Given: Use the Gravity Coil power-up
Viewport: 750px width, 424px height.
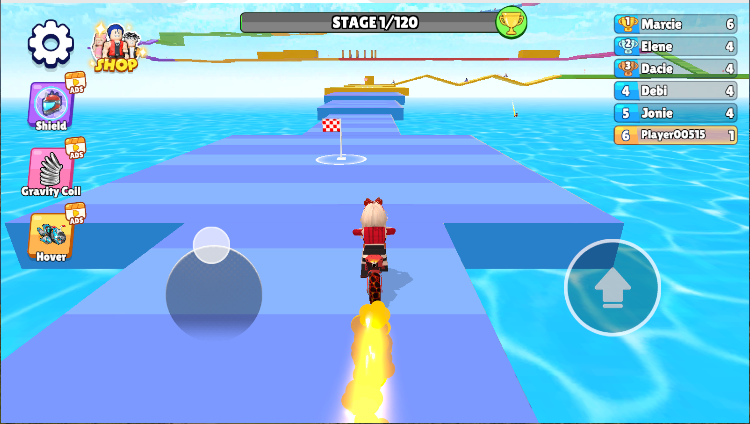Looking at the screenshot, I should 50,171.
